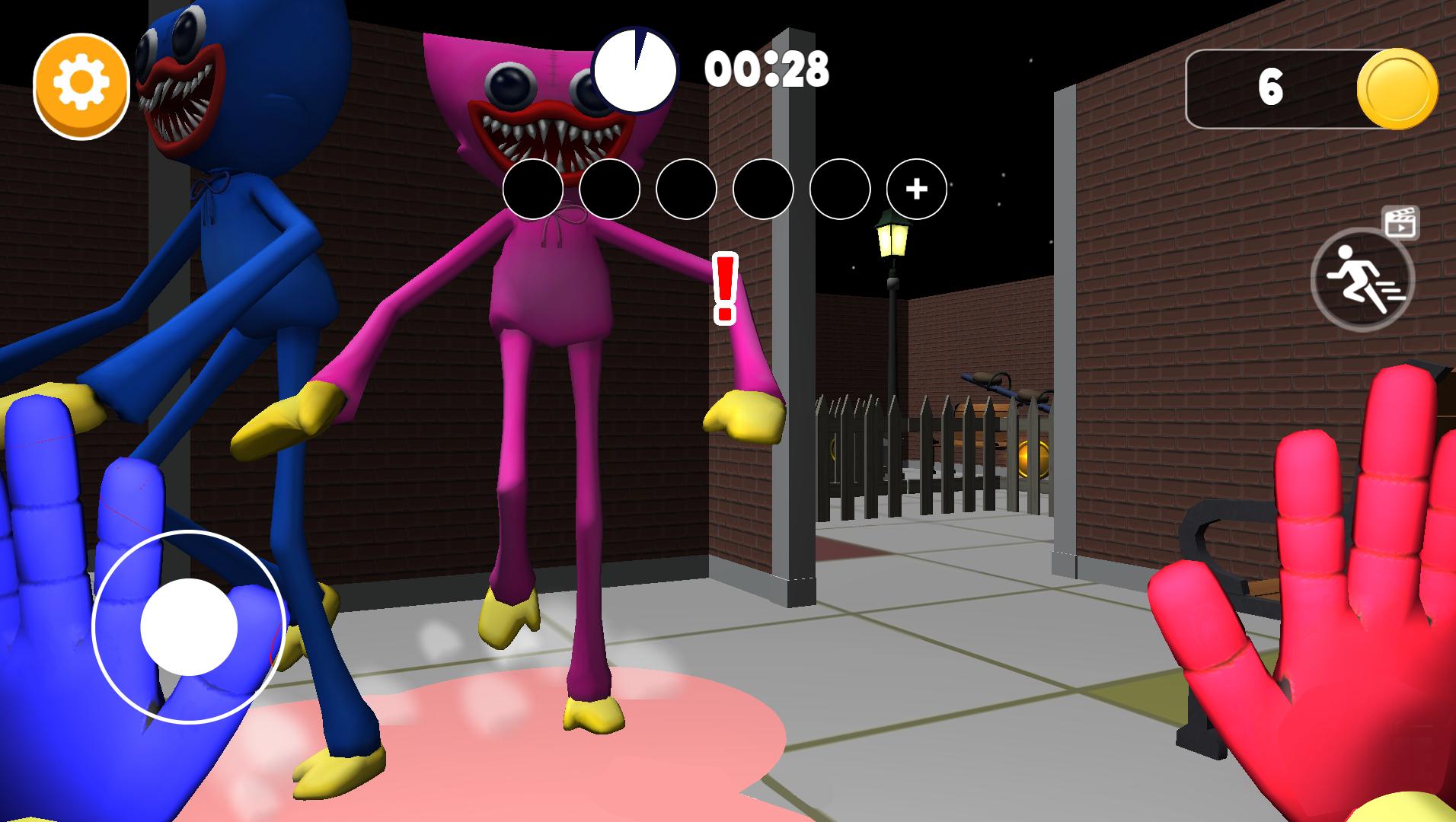
Task: Tap the gold coin counter
Action: pos(1311,88)
